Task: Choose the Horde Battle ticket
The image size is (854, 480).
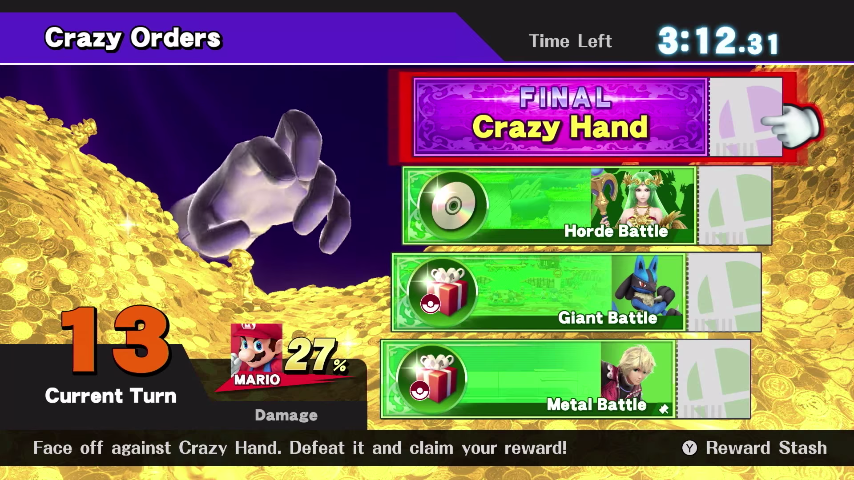Action: coord(549,205)
